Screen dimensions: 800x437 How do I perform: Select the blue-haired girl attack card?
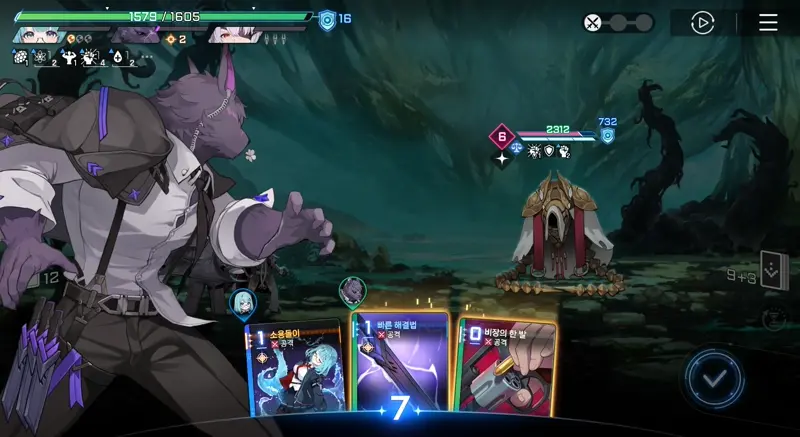click(x=294, y=367)
